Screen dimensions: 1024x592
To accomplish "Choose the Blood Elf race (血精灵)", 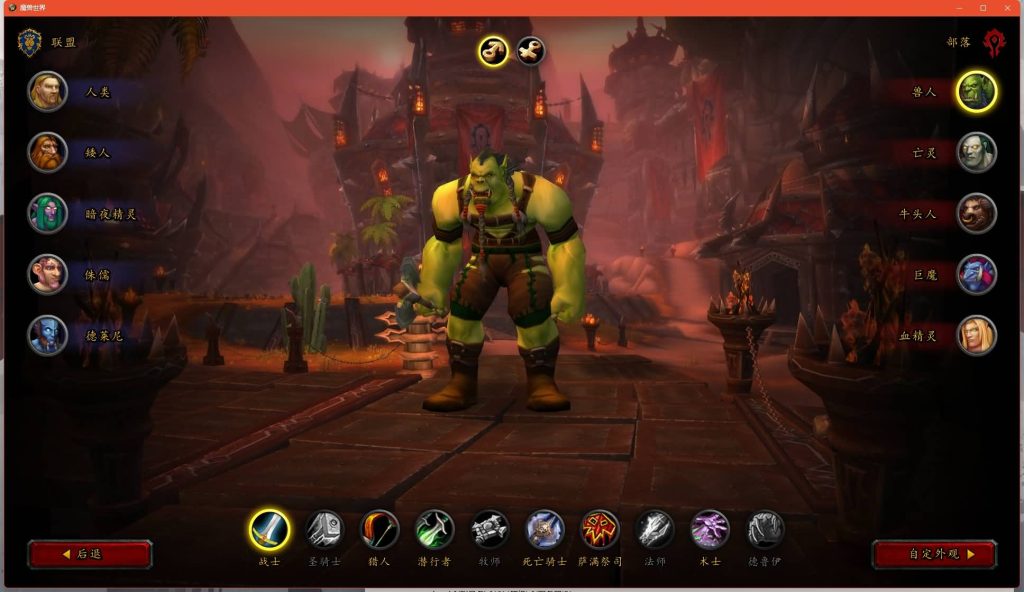I will point(976,335).
